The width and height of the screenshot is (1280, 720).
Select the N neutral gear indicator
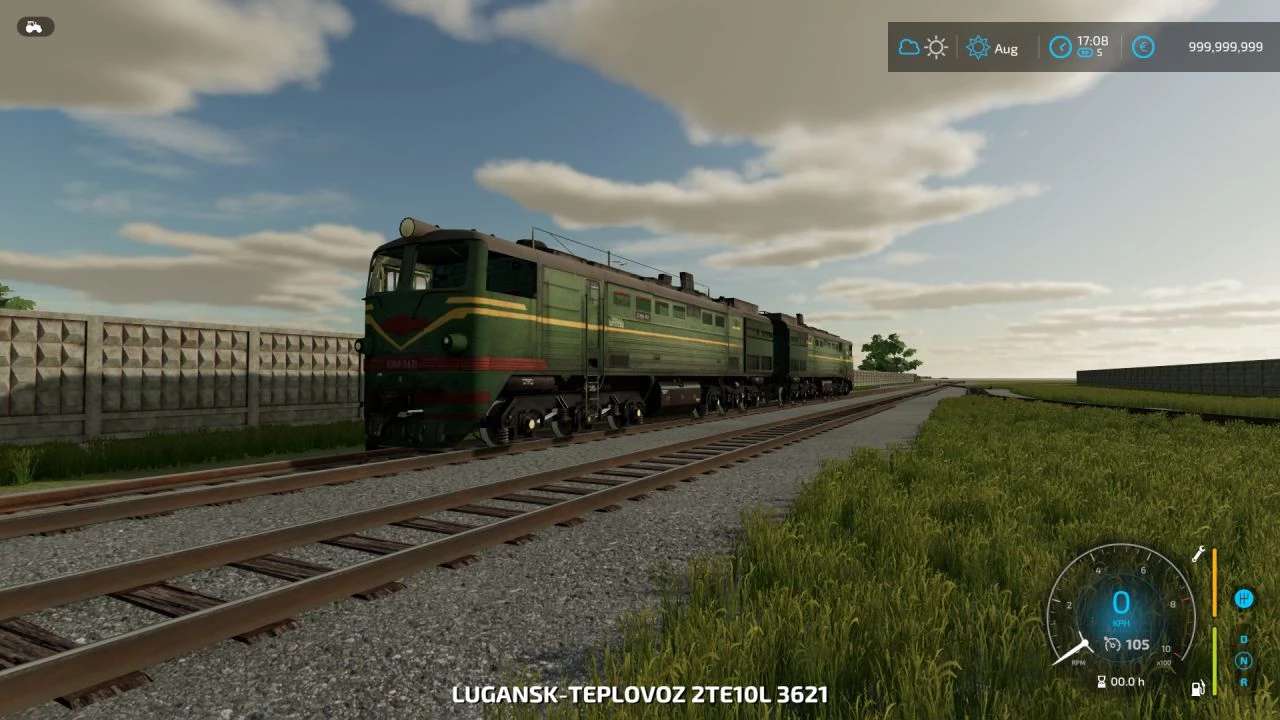pos(1243,659)
